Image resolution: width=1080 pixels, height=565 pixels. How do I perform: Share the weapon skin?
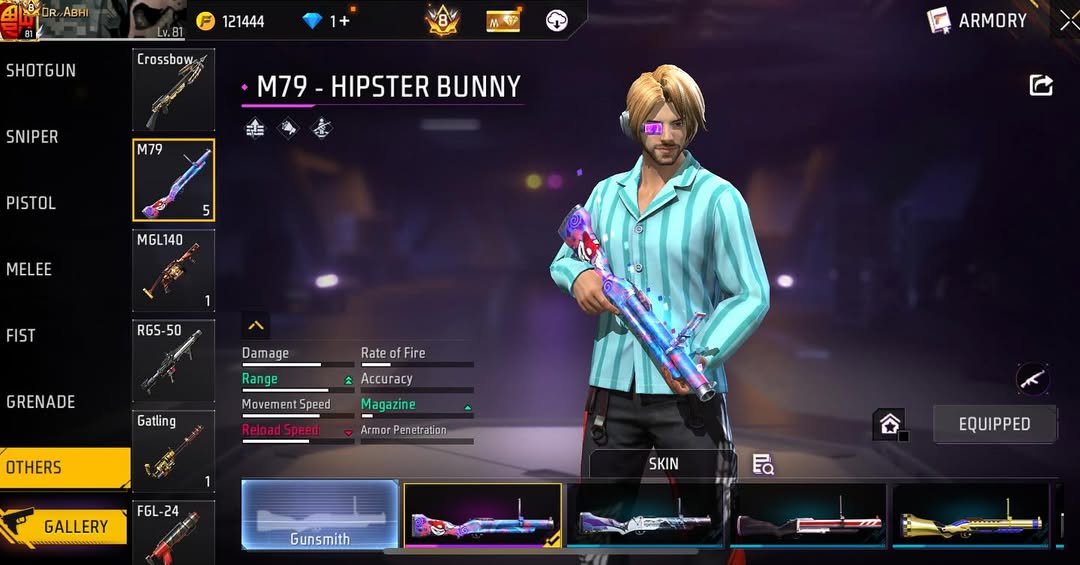(1041, 86)
